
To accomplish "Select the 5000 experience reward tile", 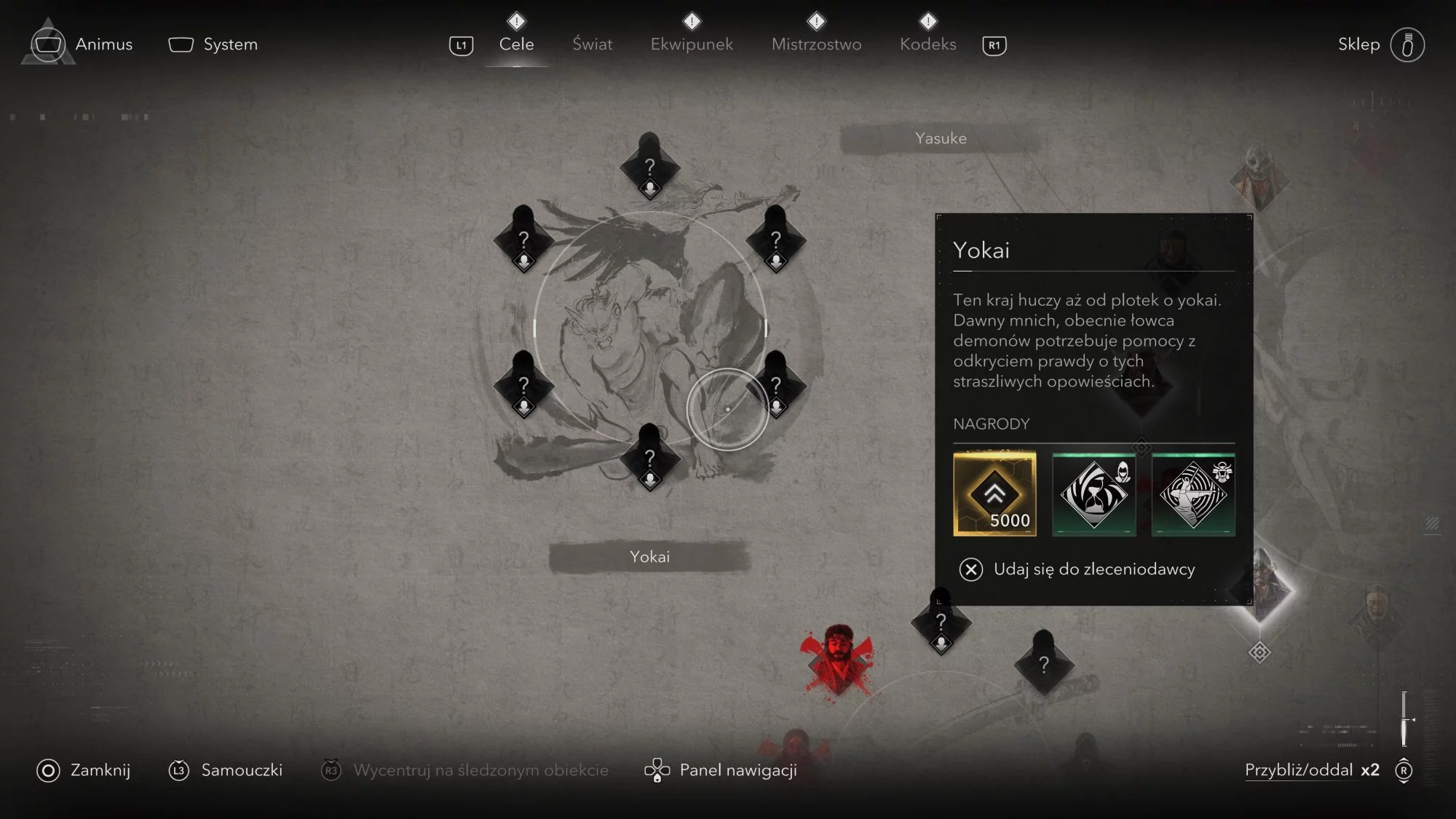I will 994,494.
